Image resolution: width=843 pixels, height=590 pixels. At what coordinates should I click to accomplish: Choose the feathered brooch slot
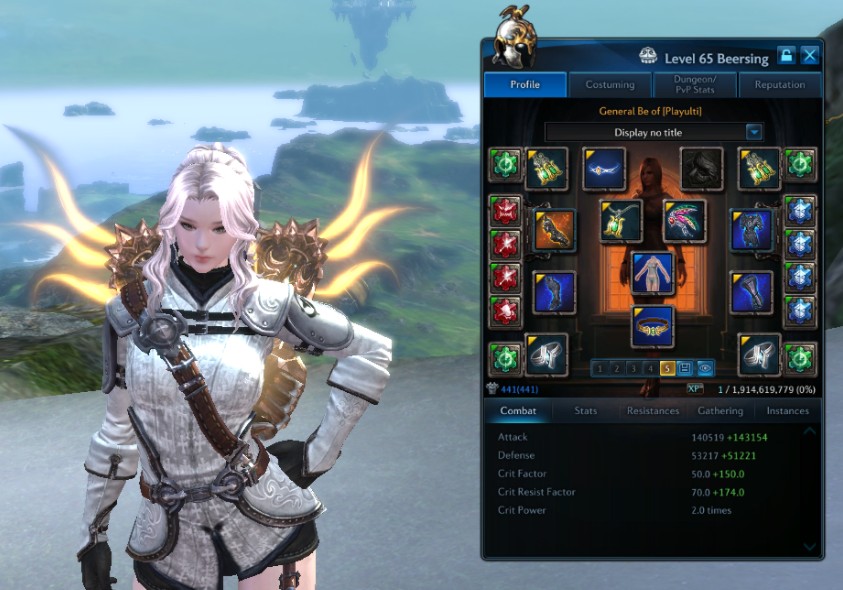pos(684,221)
